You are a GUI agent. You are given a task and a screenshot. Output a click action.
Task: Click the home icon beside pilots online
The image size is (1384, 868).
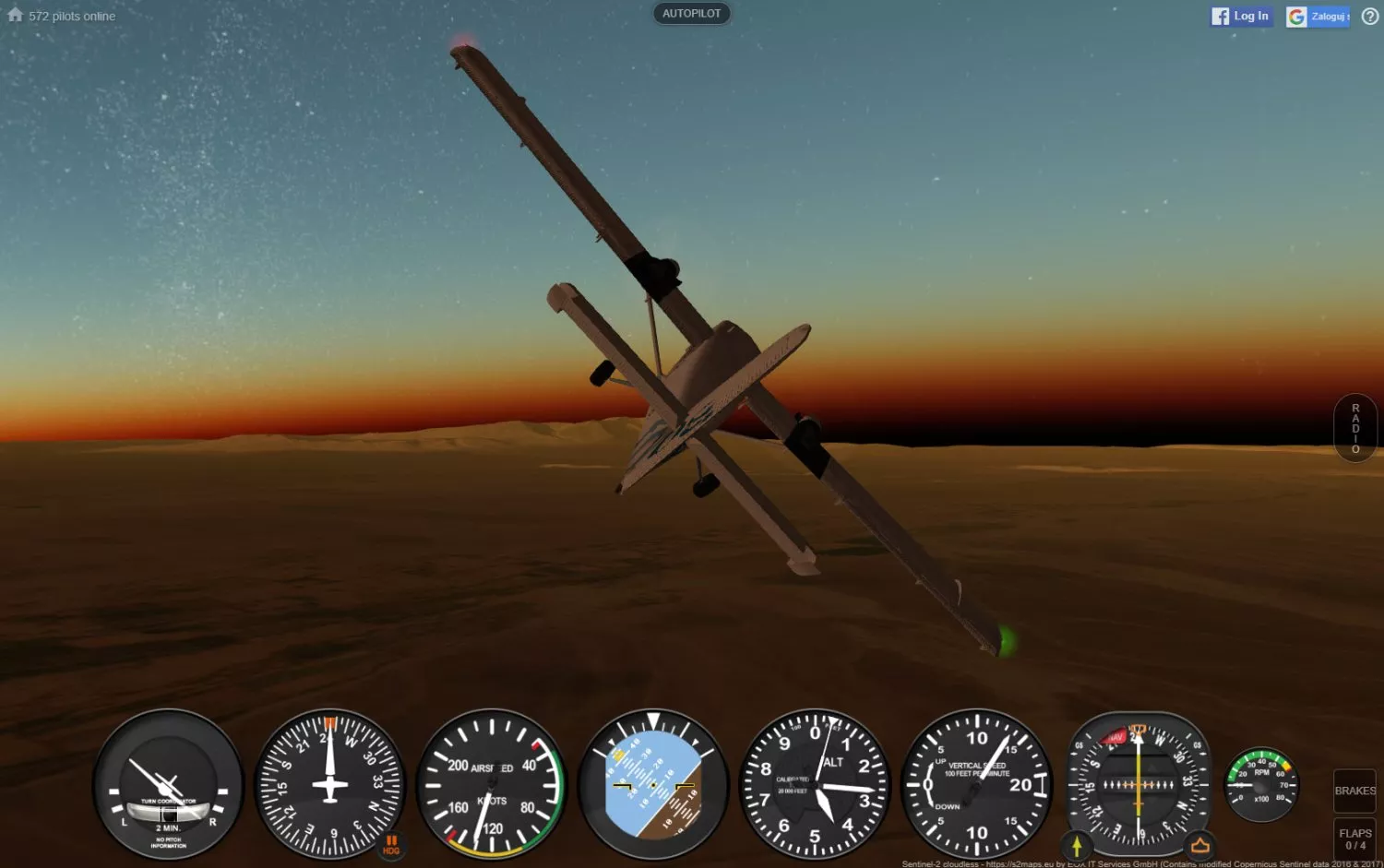point(15,15)
